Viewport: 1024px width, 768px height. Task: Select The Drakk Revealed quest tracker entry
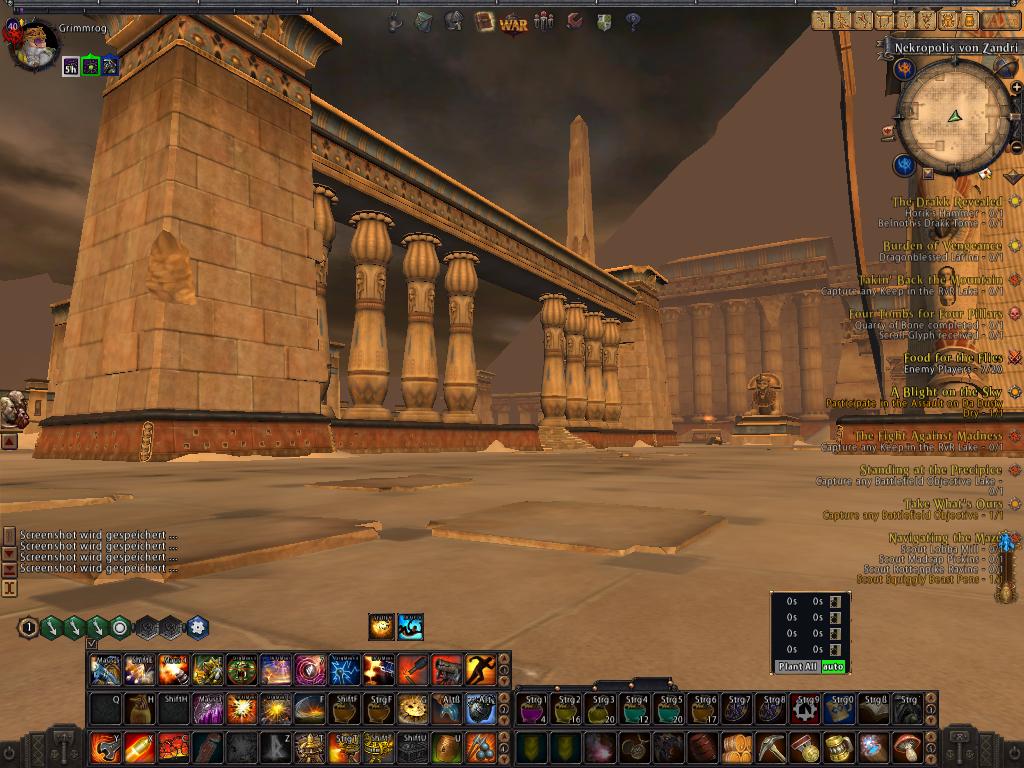pyautogui.click(x=946, y=202)
